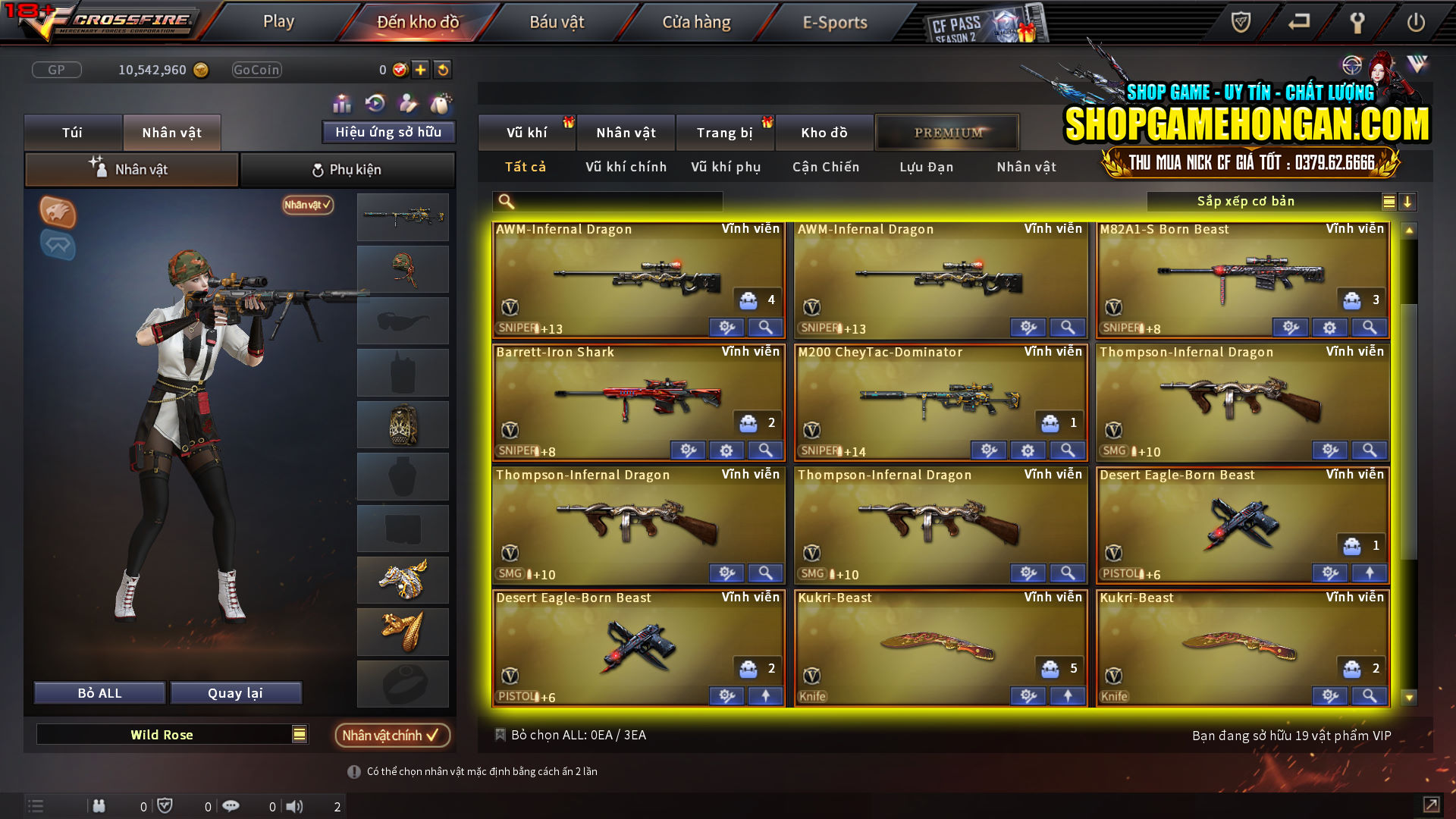Open the 'Báu vật' menu at the top
This screenshot has width=1456, height=819.
(557, 22)
